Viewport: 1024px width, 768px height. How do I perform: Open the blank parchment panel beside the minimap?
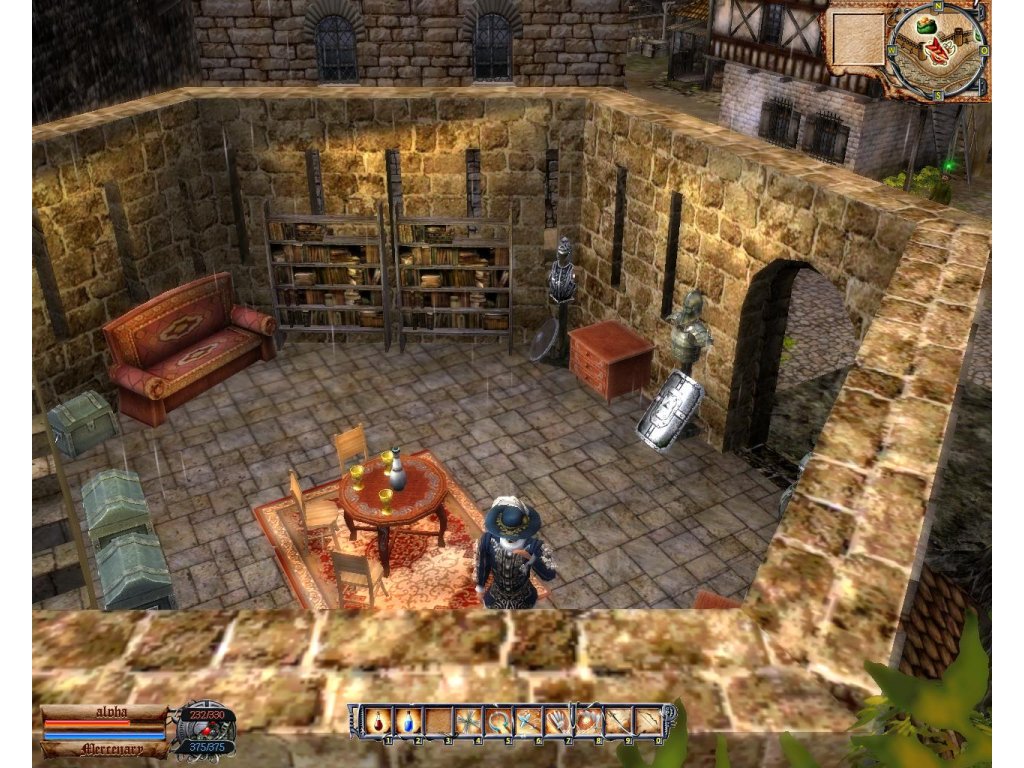click(x=859, y=38)
